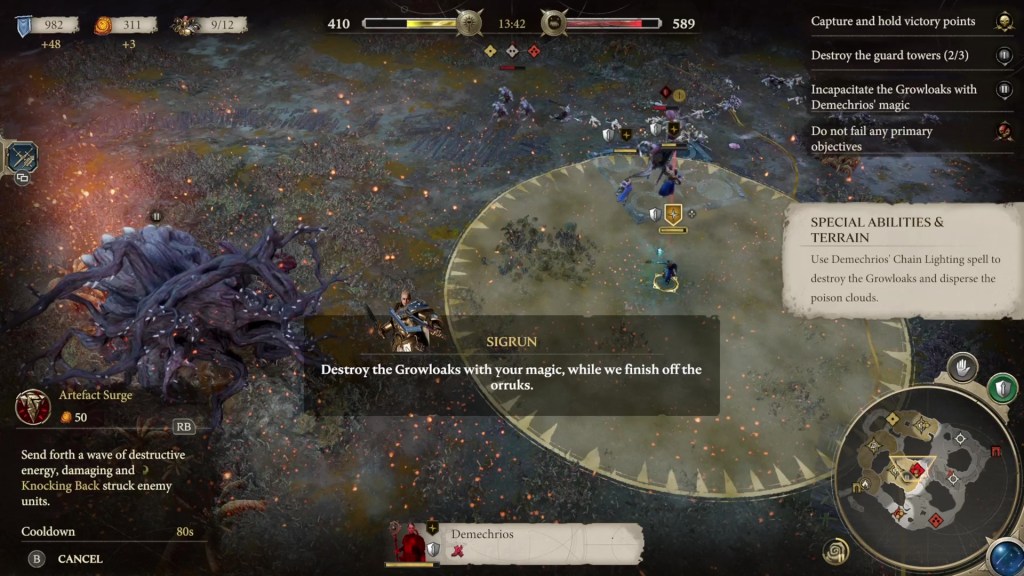Toggle the green shield stance button

coord(1001,387)
